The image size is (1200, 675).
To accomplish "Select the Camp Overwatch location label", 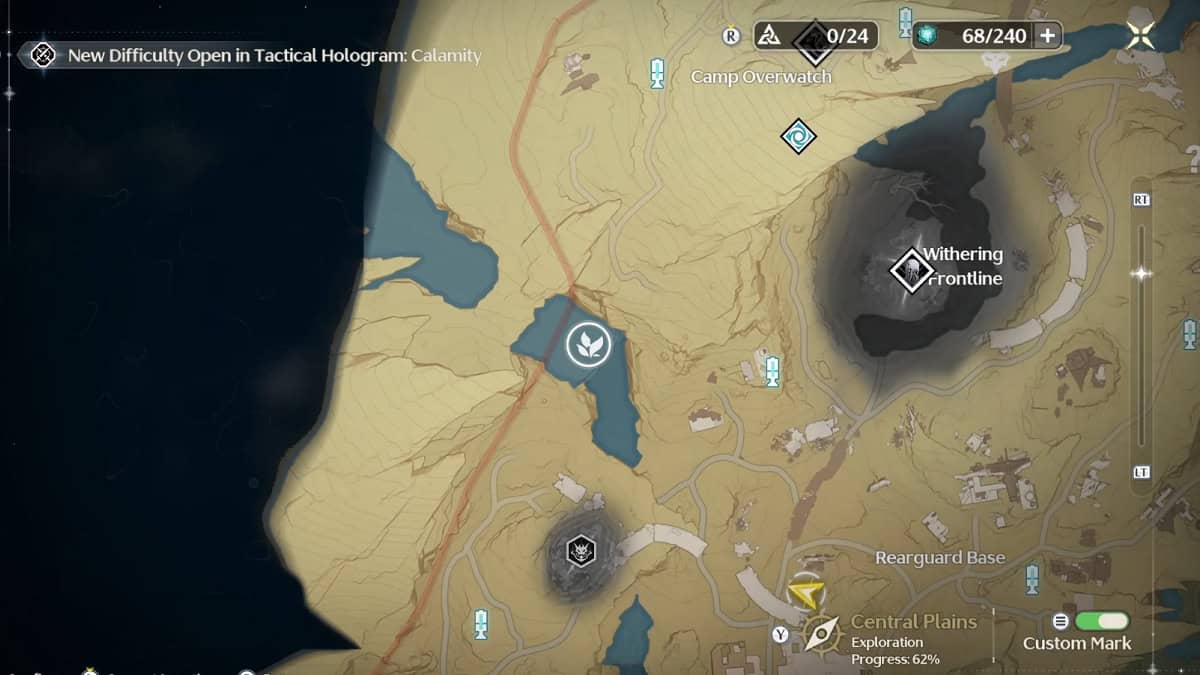I will pos(761,77).
